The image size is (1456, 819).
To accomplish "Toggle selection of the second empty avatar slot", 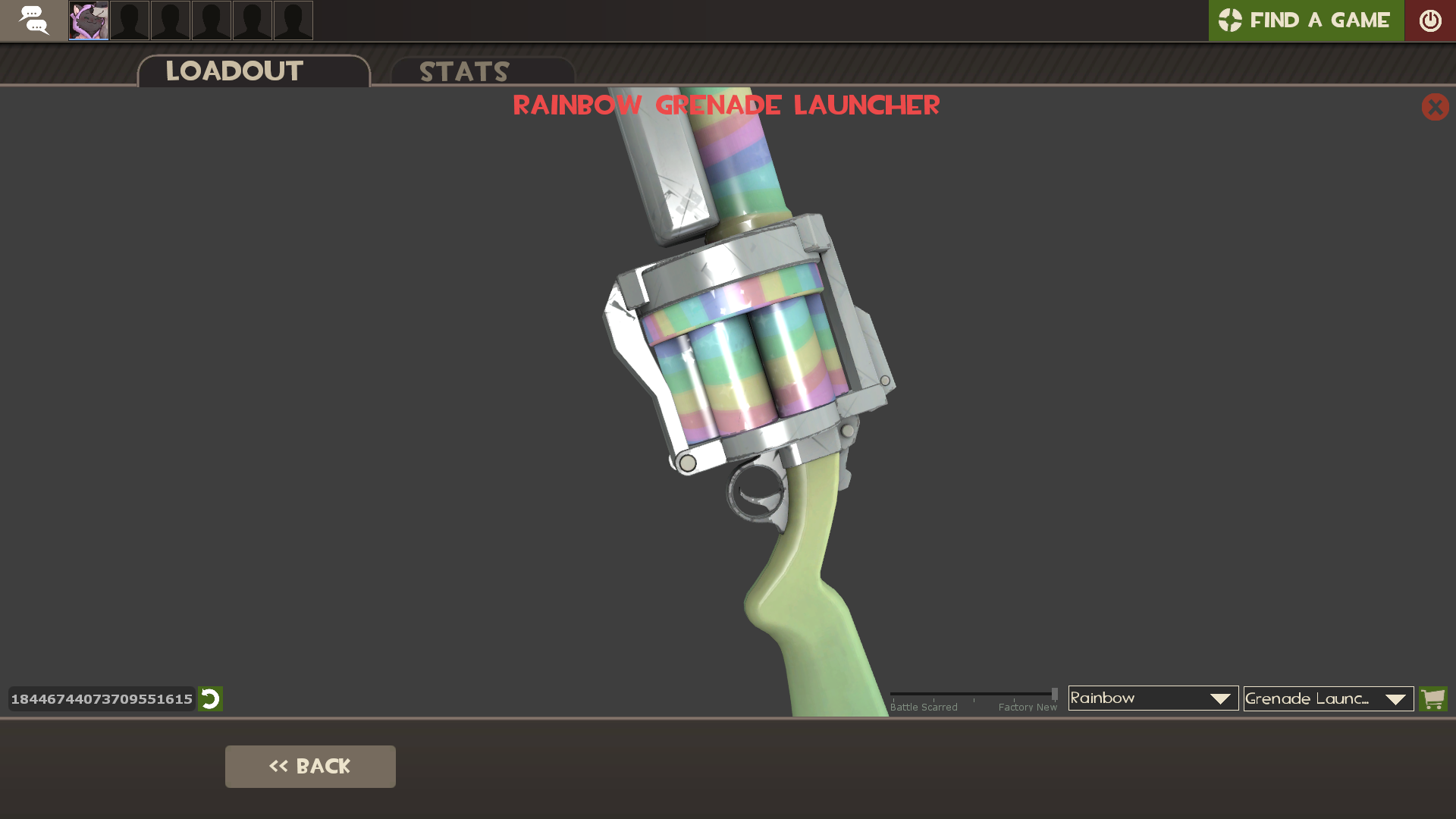I will click(x=170, y=20).
